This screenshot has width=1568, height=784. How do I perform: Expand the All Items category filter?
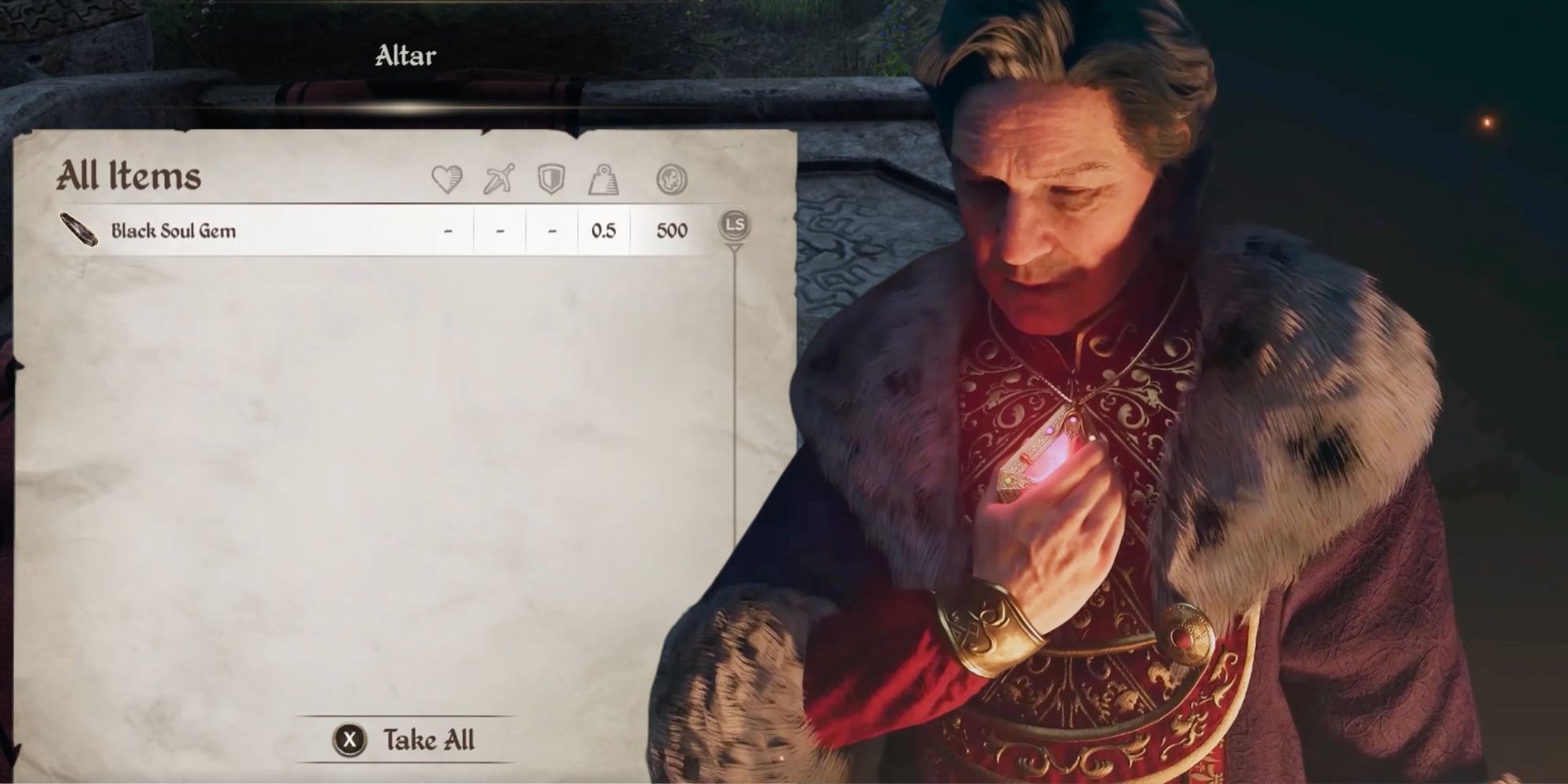129,177
